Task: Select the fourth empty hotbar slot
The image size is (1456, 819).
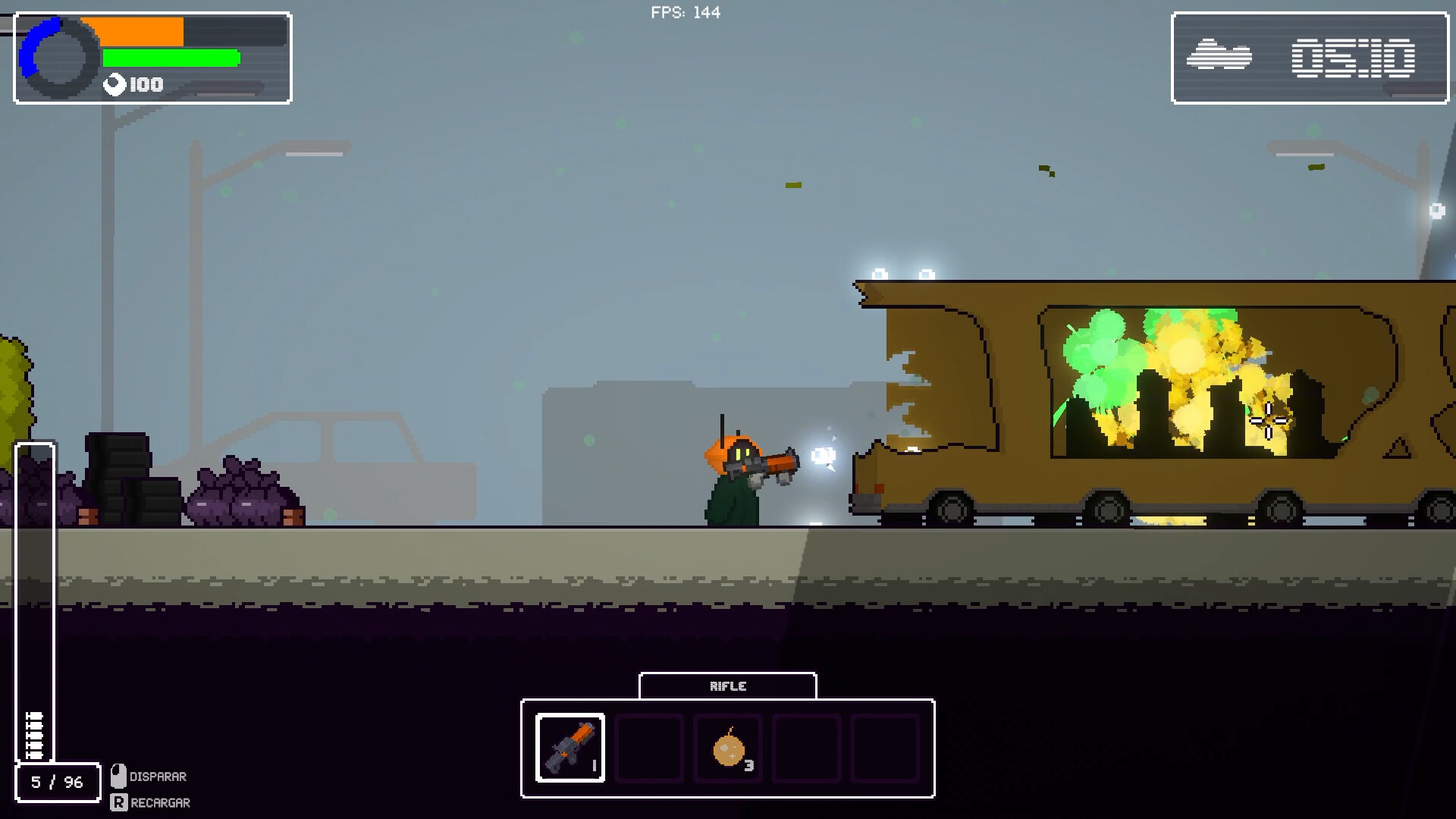Action: pos(805,749)
